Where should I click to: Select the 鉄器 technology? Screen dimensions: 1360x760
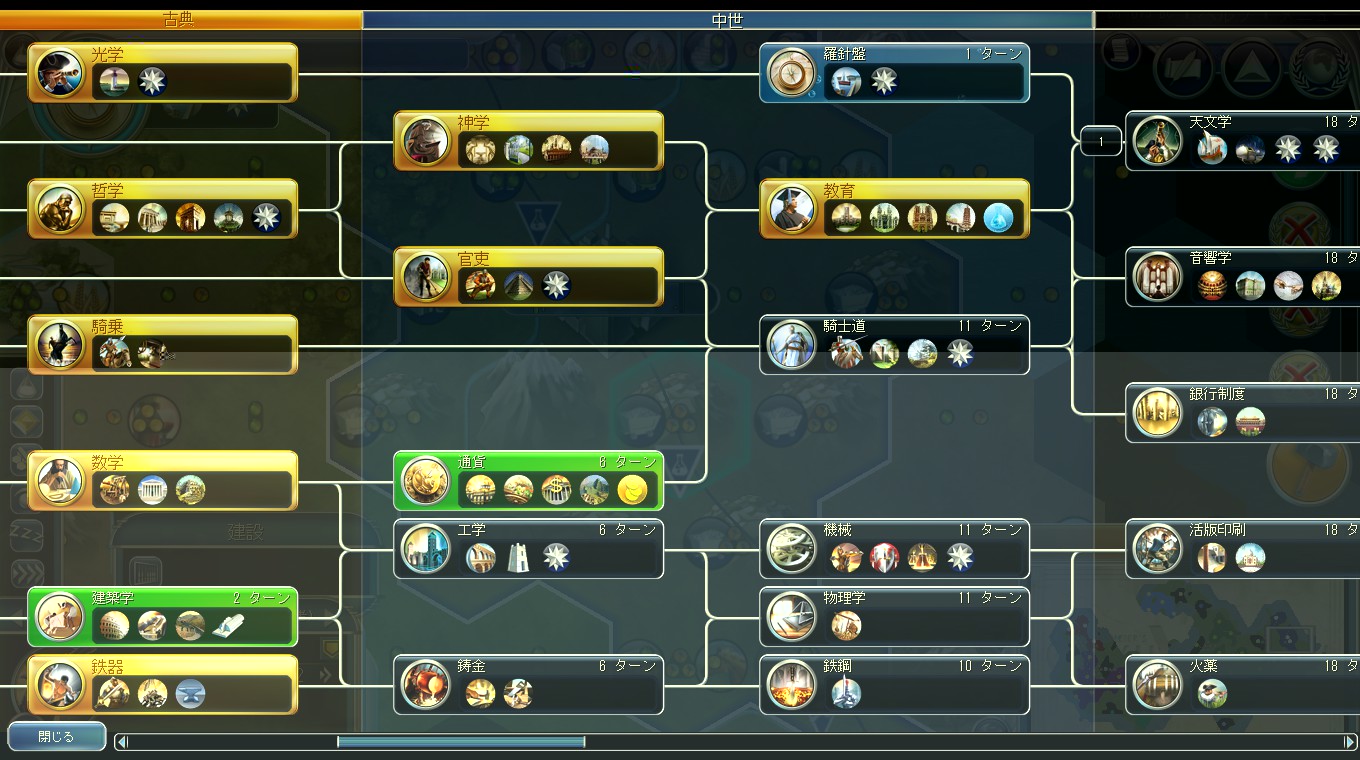[x=163, y=684]
